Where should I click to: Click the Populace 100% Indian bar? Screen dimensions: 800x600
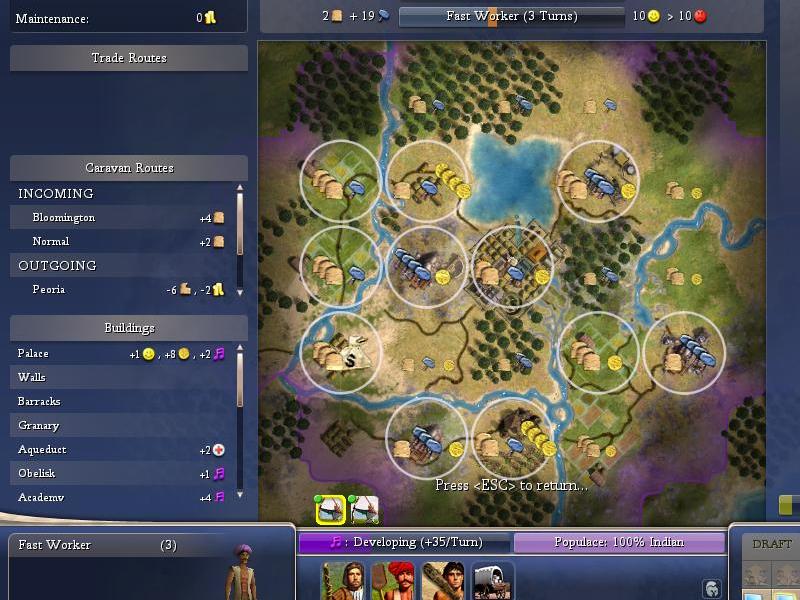pyautogui.click(x=619, y=543)
